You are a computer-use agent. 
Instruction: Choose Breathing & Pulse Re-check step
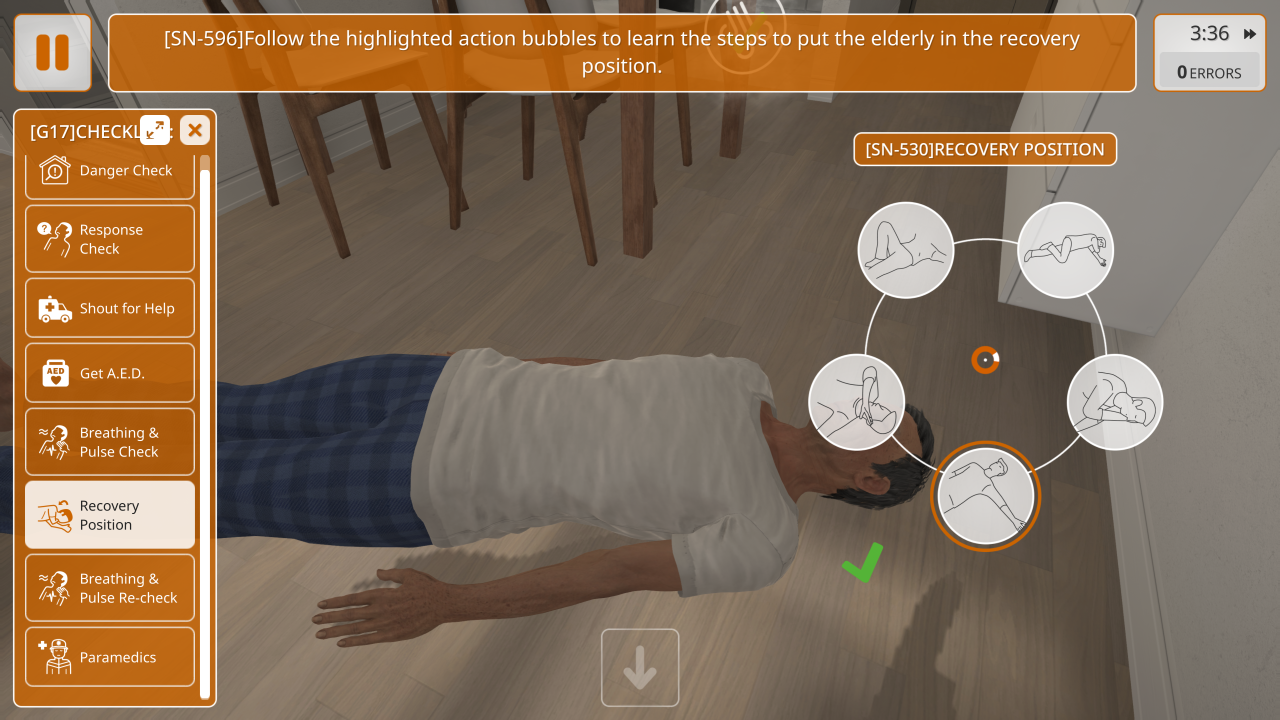coord(110,588)
